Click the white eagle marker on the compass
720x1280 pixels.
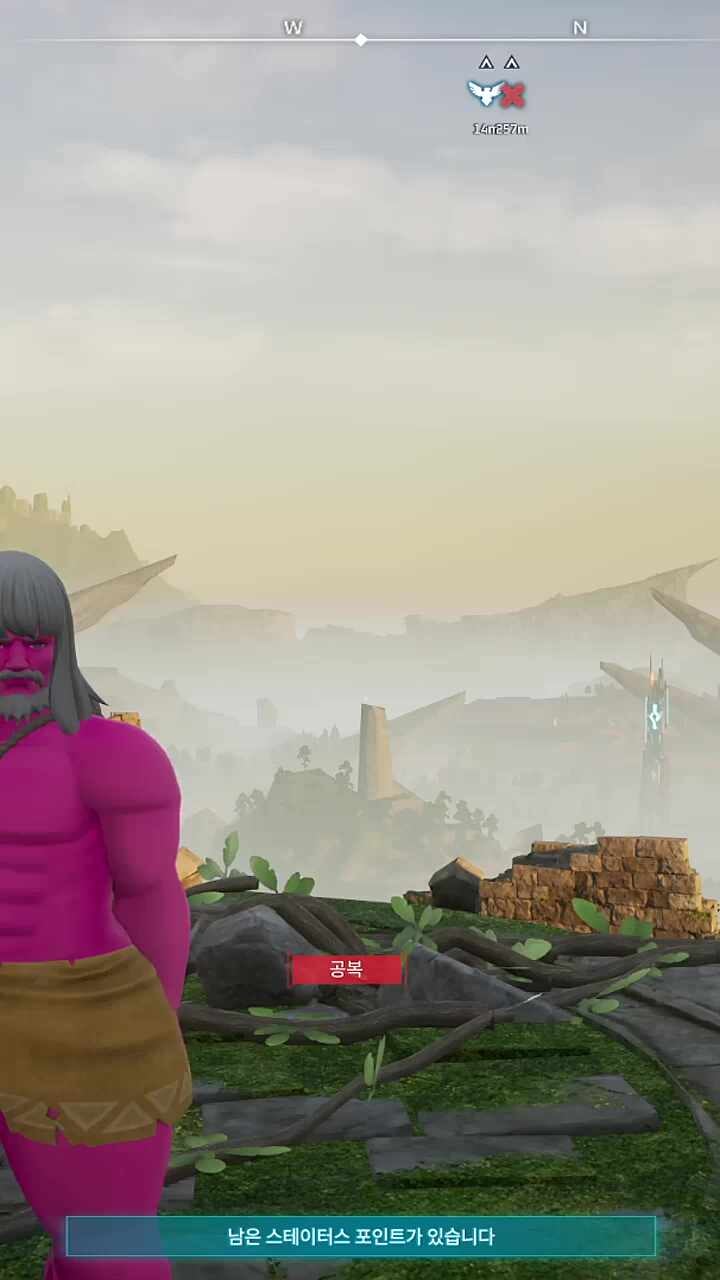point(485,94)
